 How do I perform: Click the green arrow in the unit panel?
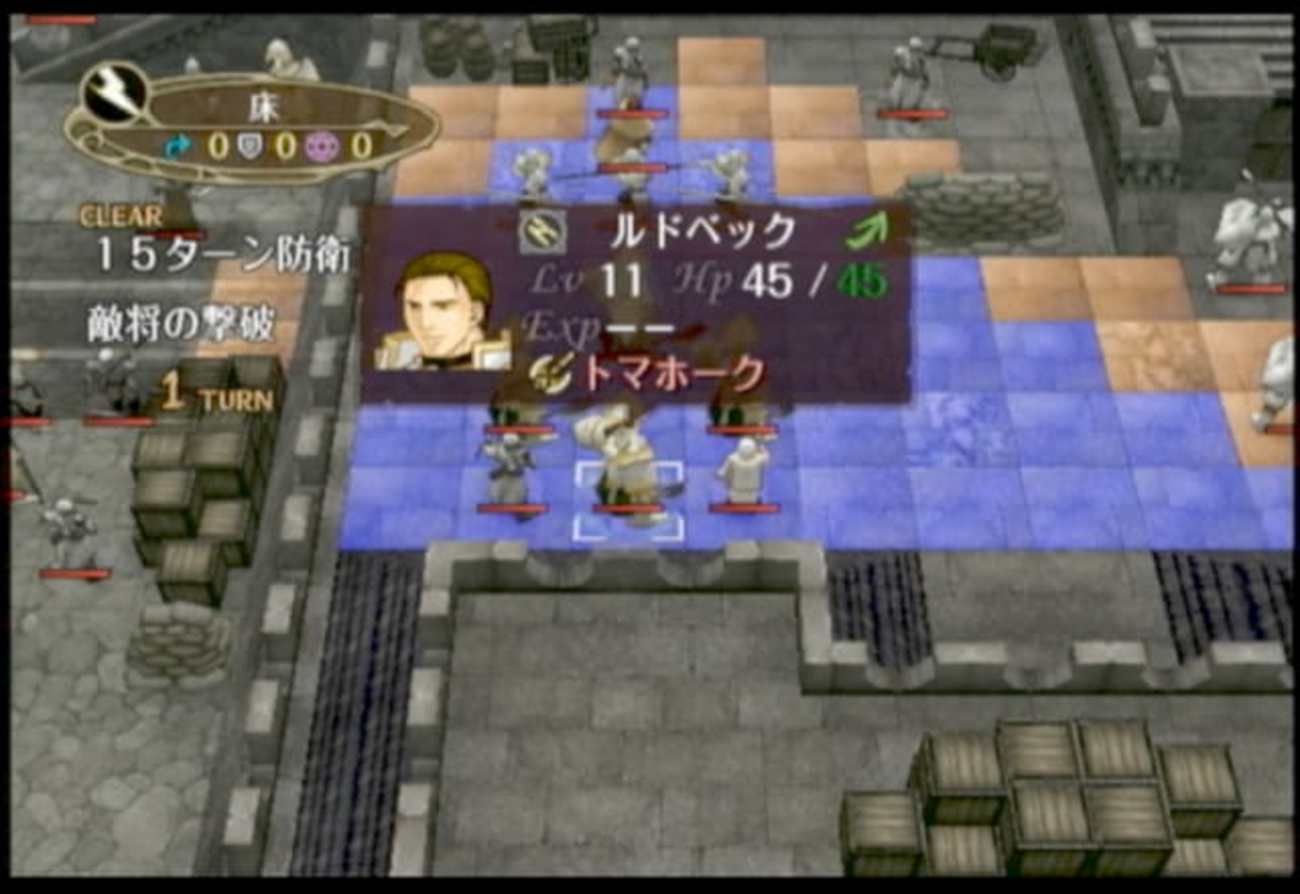(865, 233)
